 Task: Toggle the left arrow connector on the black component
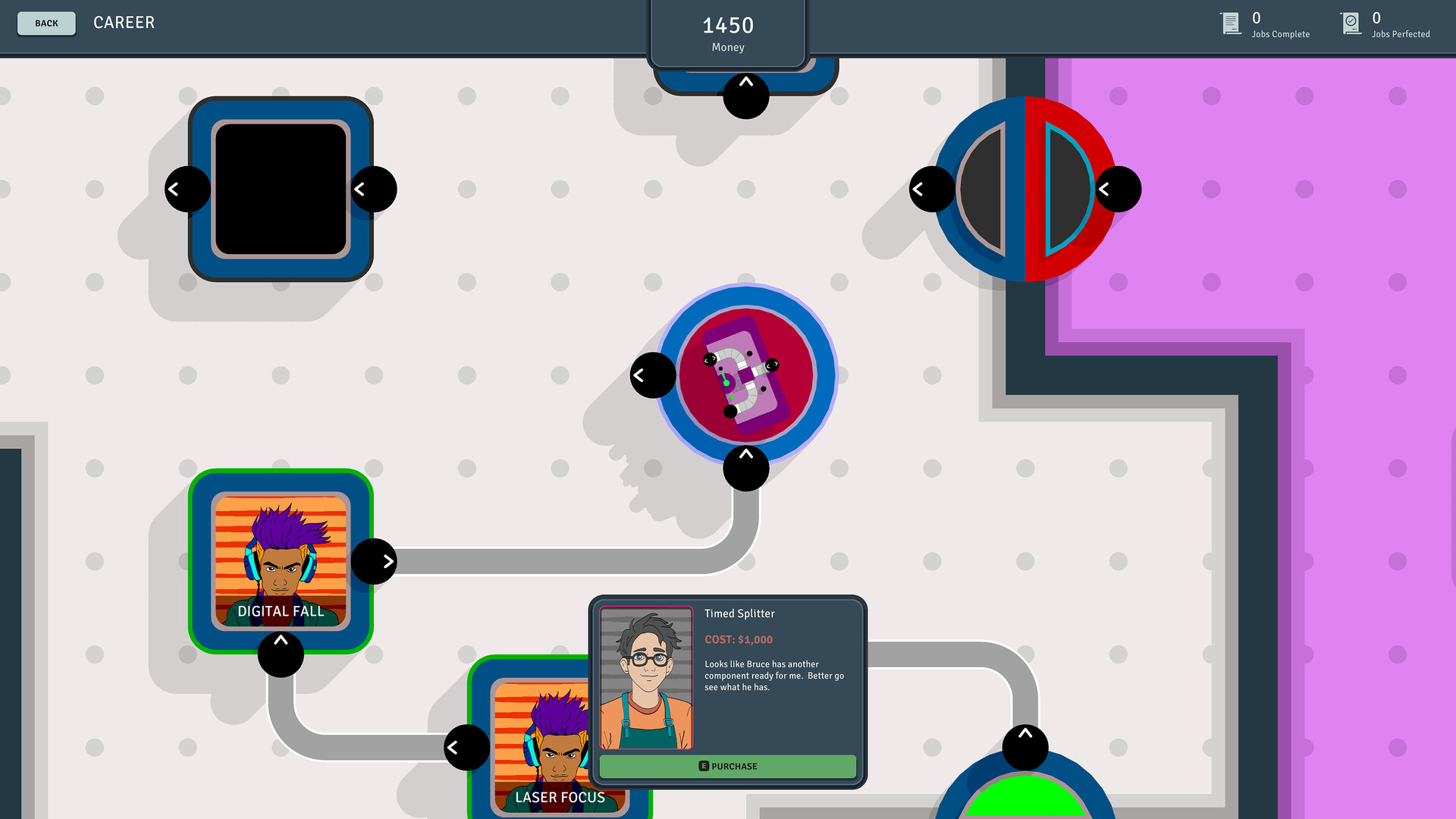(x=187, y=188)
